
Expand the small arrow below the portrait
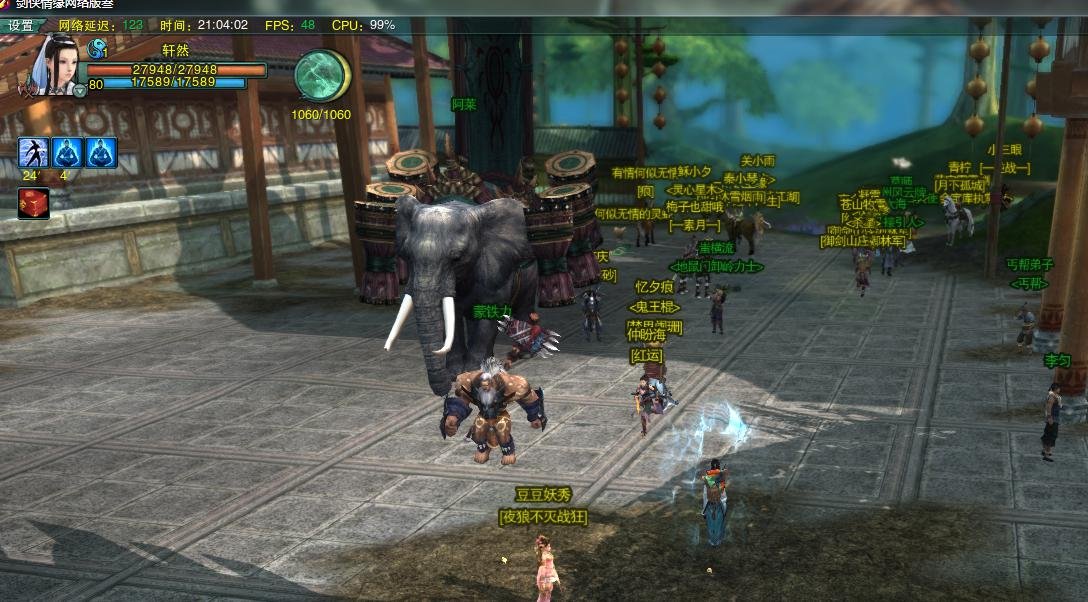pyautogui.click(x=80, y=91)
